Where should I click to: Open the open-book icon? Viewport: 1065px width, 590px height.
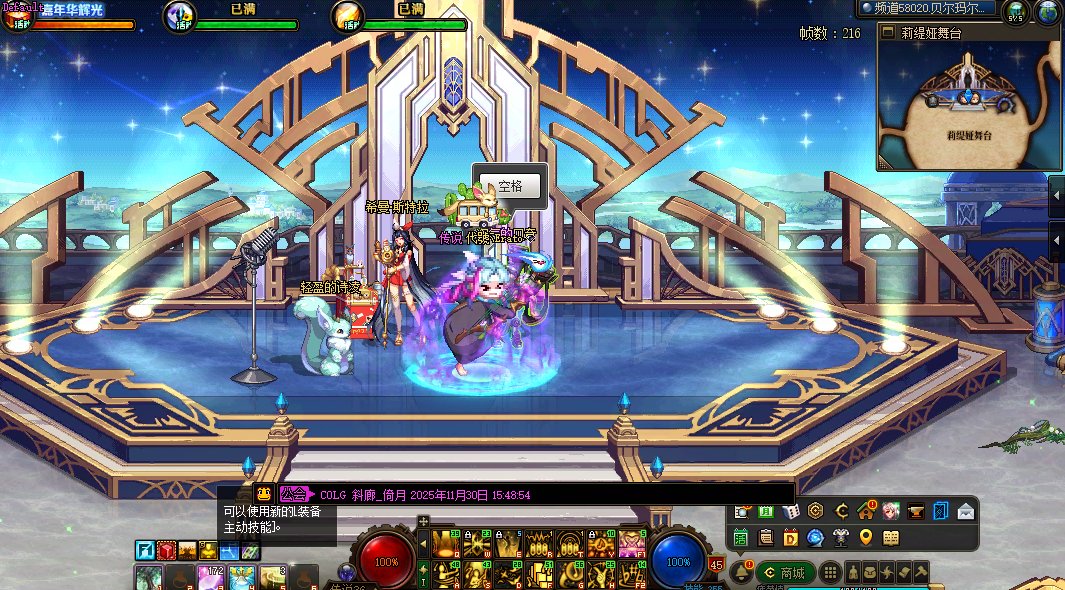tap(891, 538)
